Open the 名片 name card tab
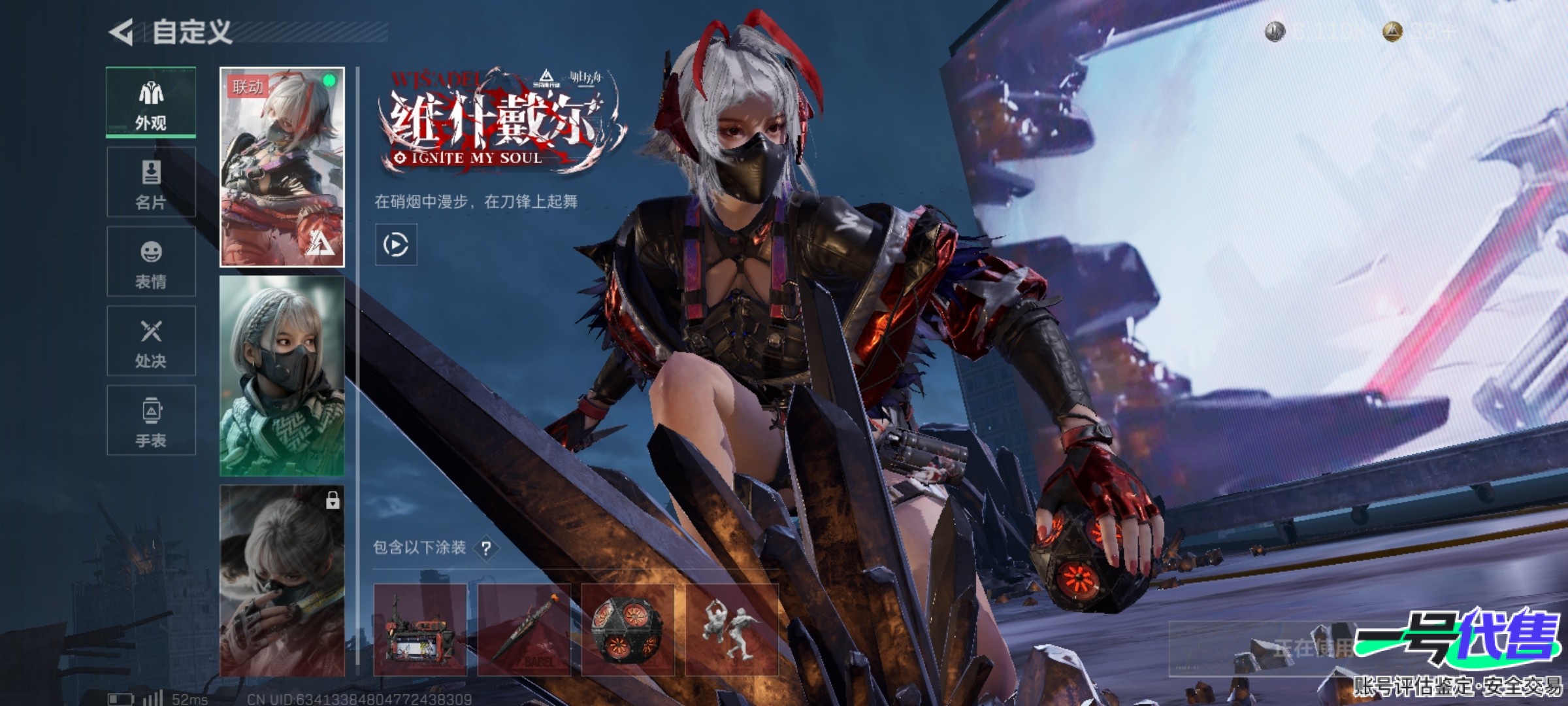Image resolution: width=1568 pixels, height=706 pixels. (x=151, y=182)
